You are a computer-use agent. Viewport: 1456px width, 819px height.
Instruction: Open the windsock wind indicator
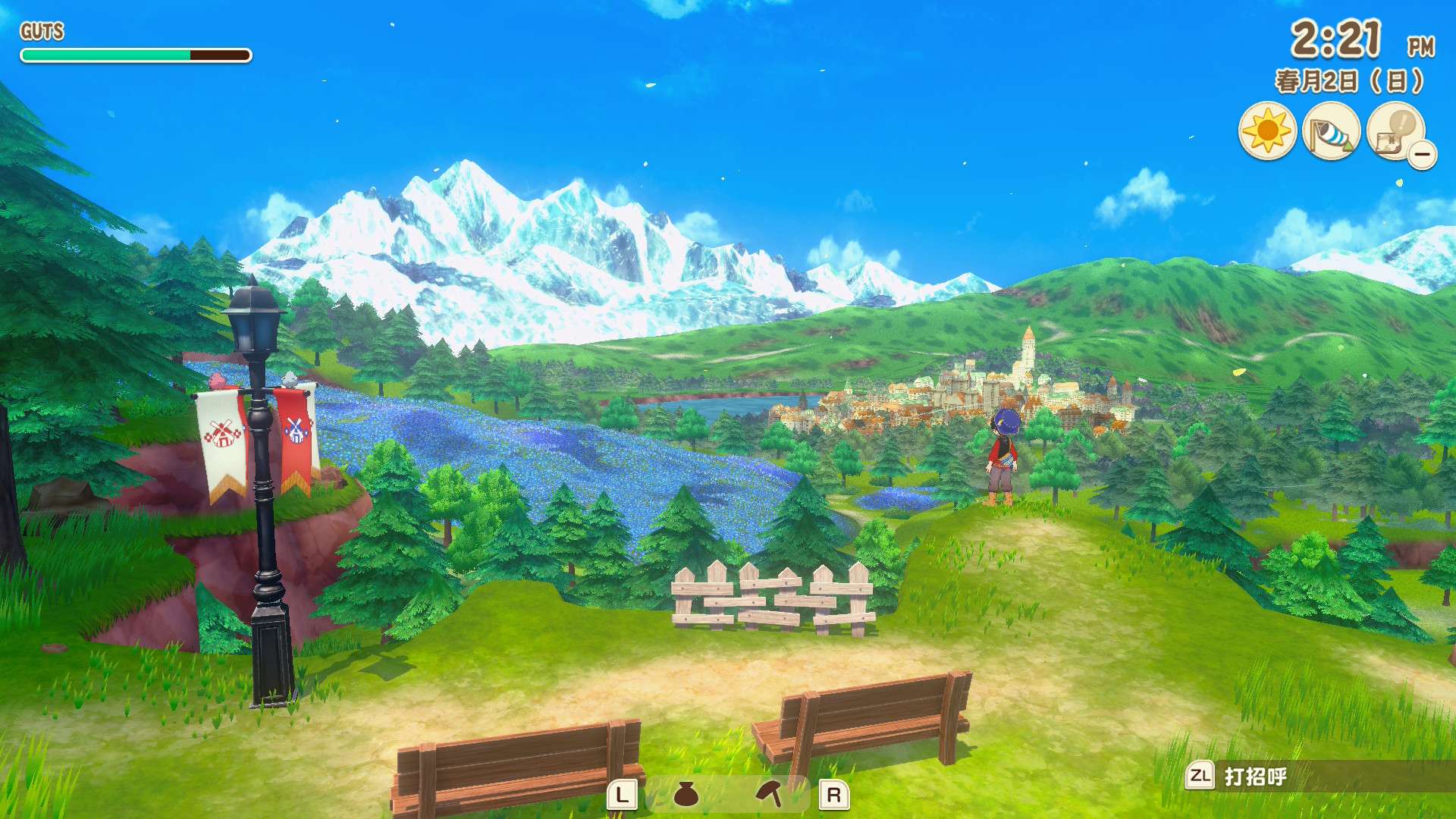pyautogui.click(x=1331, y=131)
